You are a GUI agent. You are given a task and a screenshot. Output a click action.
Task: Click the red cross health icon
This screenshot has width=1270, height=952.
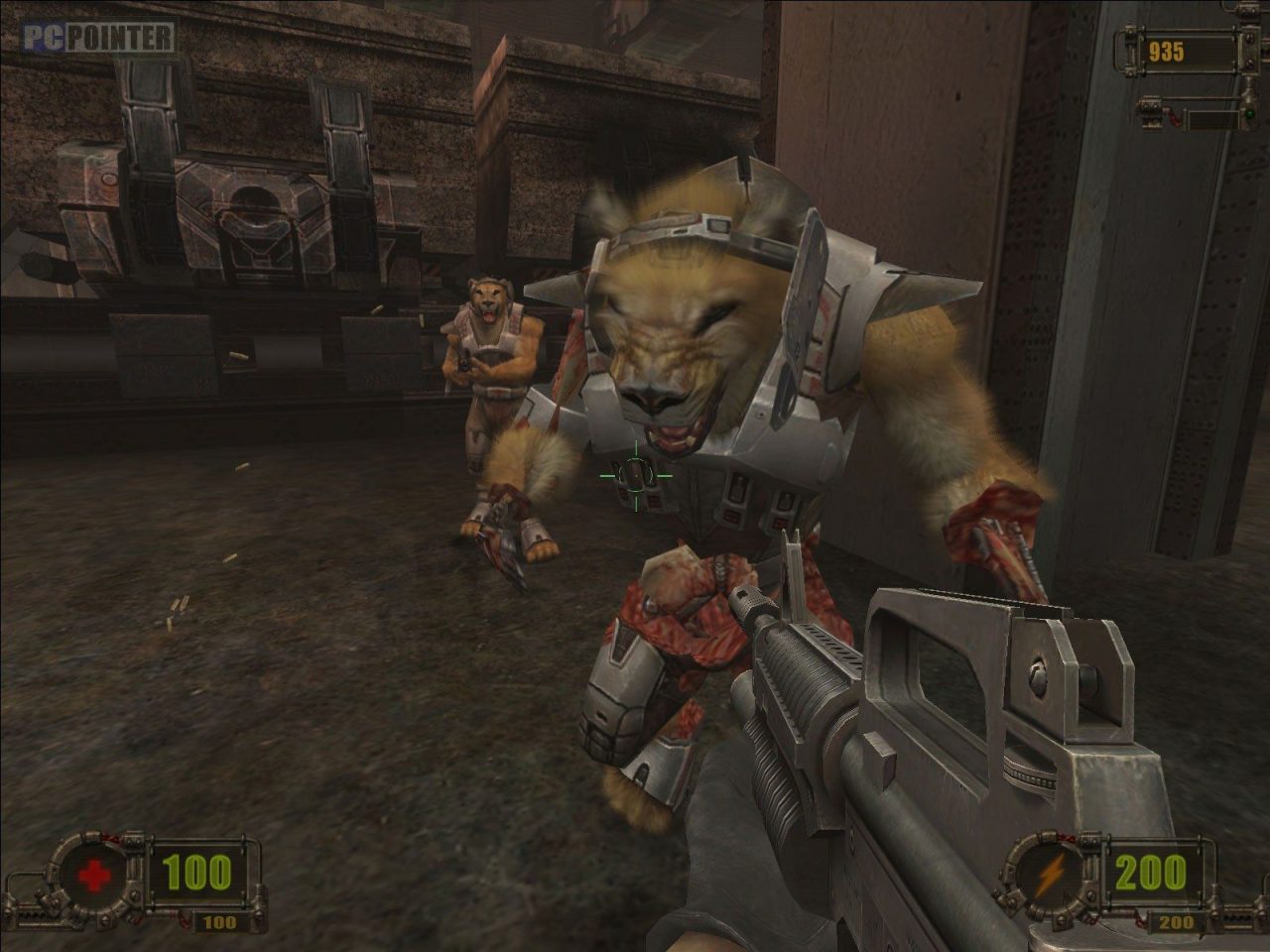[96, 876]
